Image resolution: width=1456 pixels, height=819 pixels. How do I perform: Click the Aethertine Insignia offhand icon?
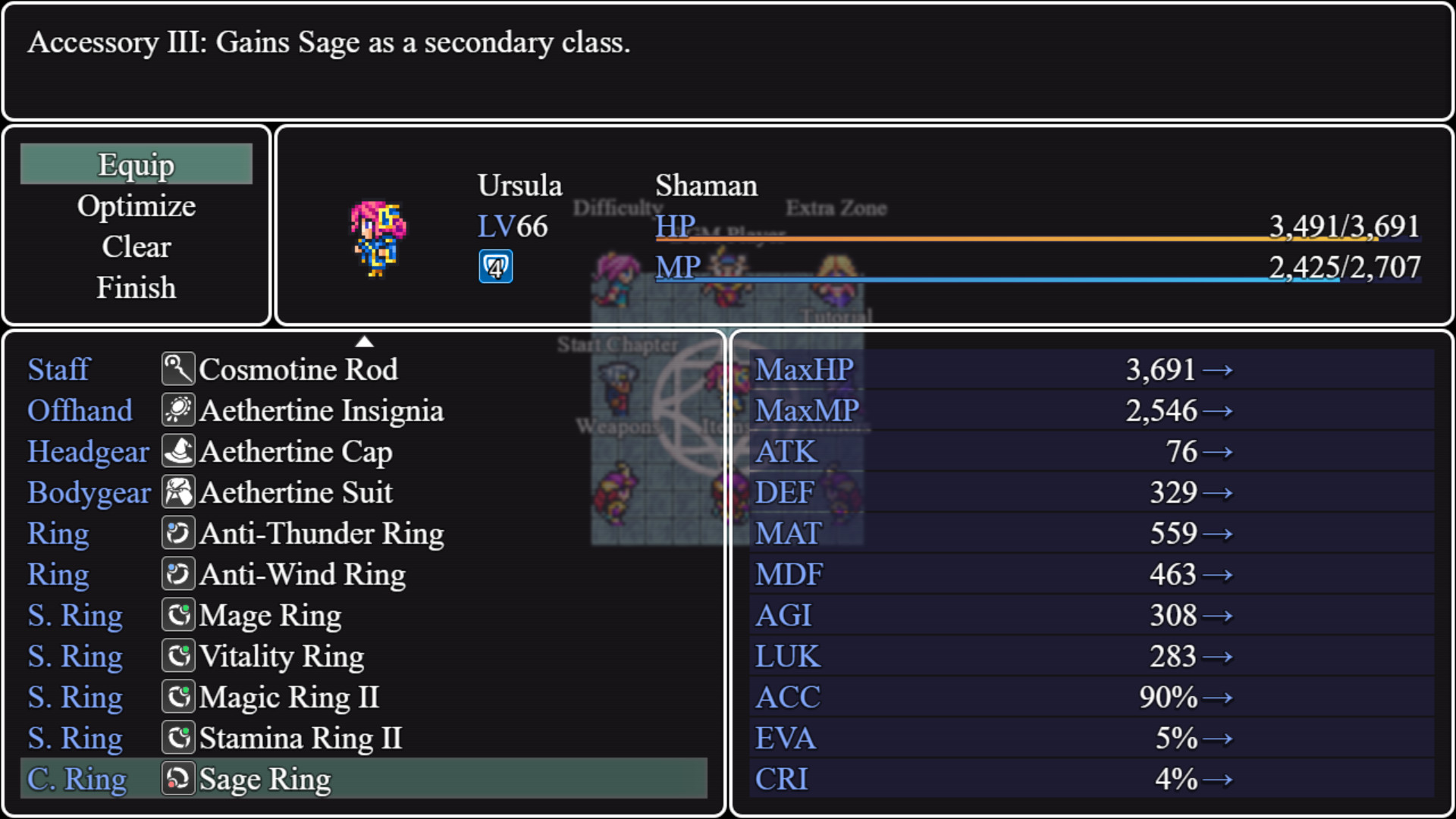point(178,410)
